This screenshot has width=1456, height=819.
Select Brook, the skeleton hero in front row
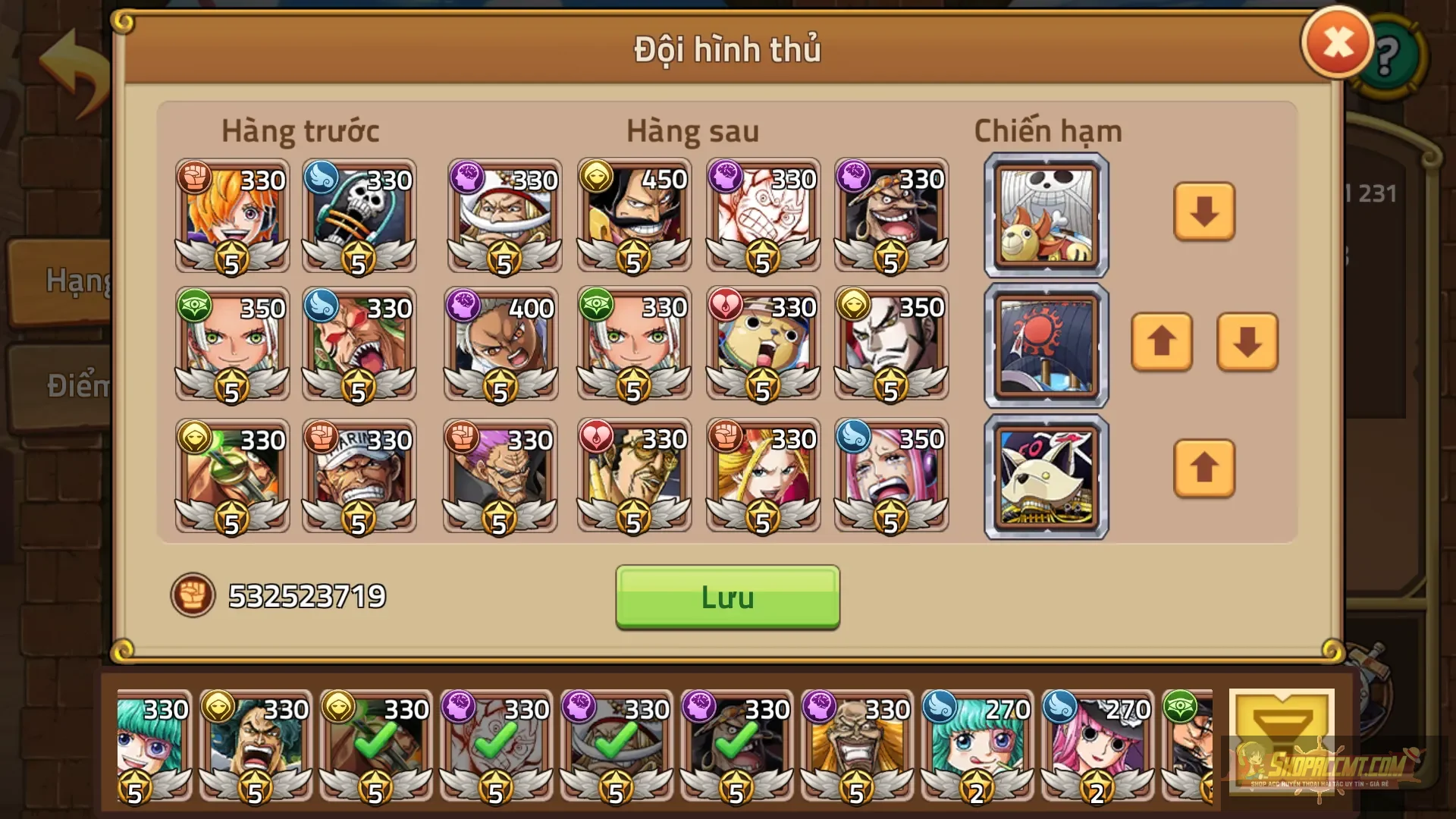[360, 216]
